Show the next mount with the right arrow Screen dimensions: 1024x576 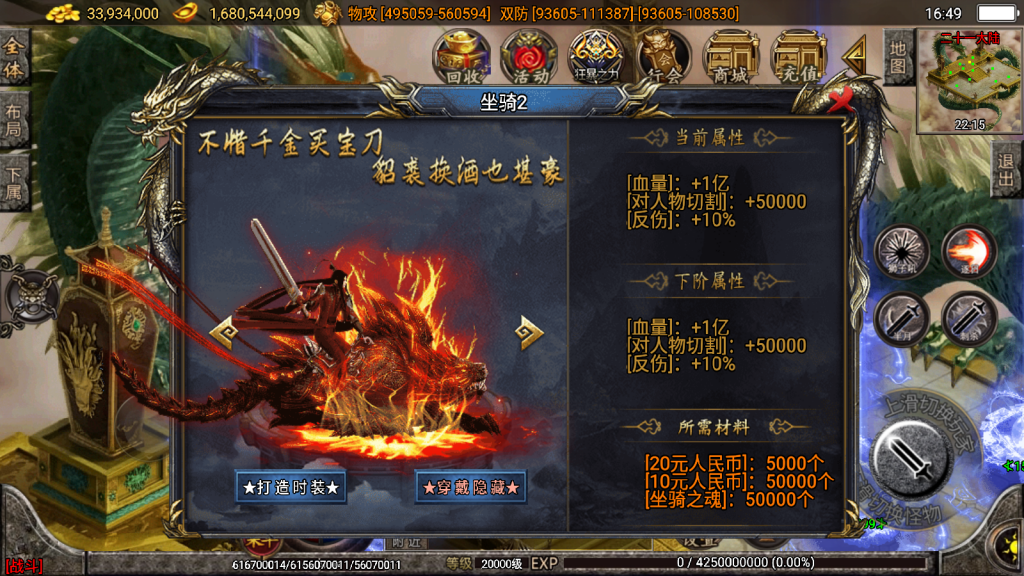pos(529,332)
